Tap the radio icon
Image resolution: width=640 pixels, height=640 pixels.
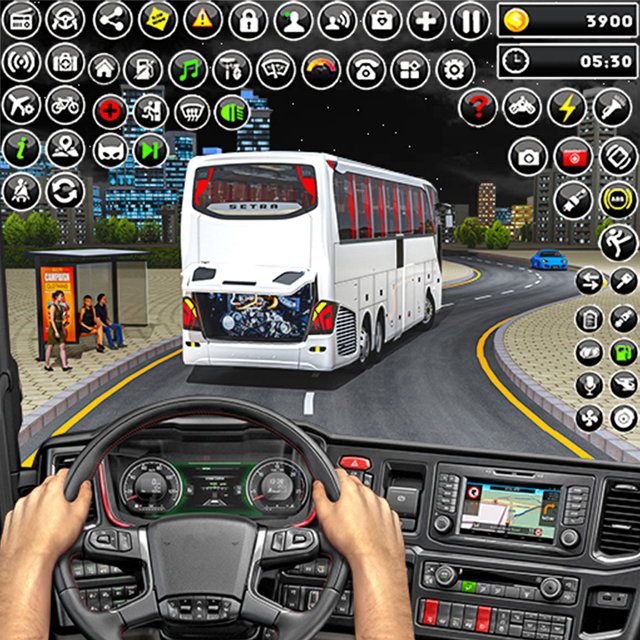tap(19, 19)
